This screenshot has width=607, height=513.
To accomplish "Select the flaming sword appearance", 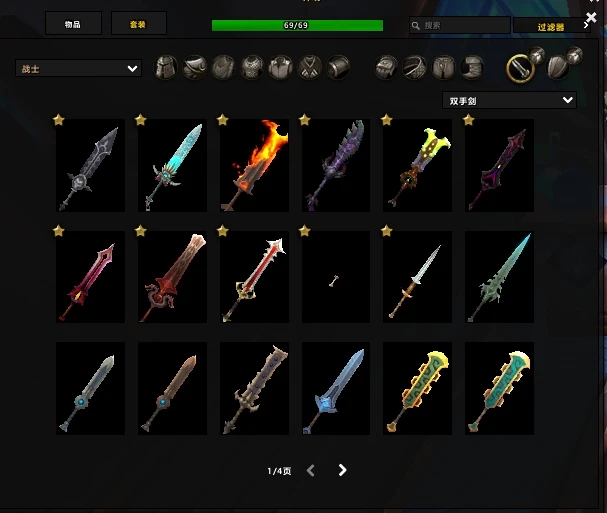I will click(254, 165).
